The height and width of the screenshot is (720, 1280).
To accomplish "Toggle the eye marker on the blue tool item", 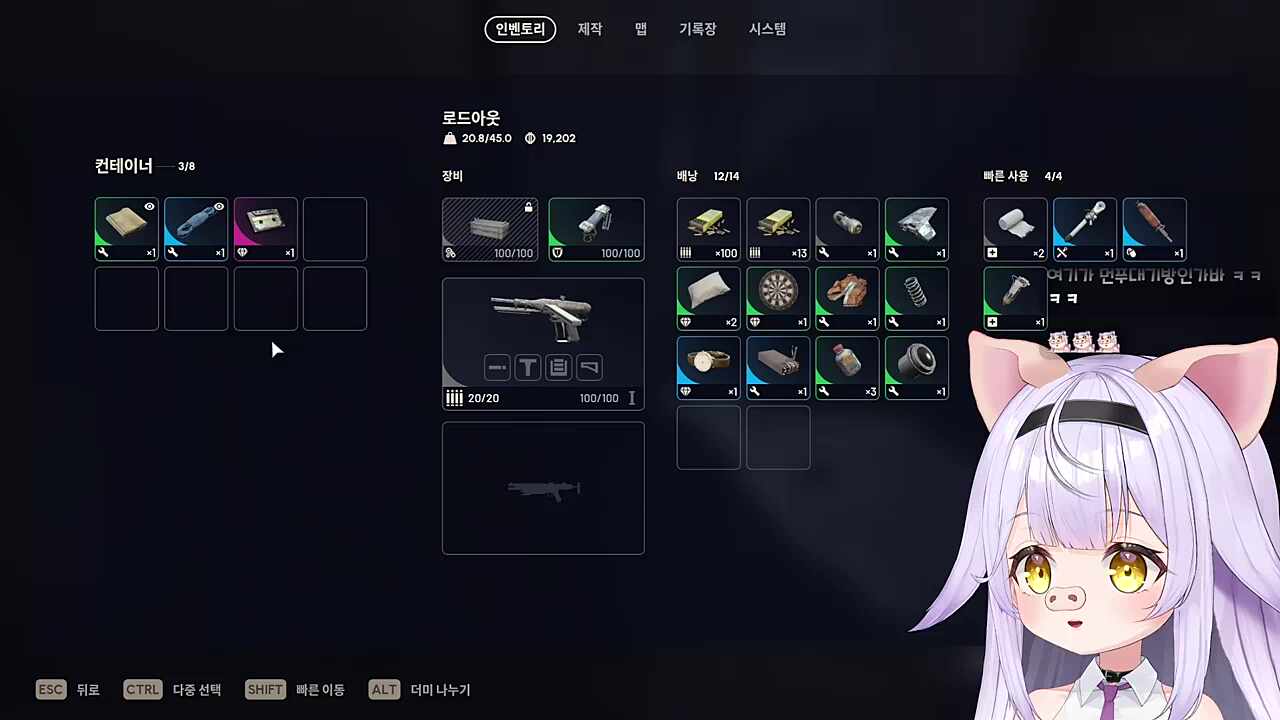I will pyautogui.click(x=219, y=206).
